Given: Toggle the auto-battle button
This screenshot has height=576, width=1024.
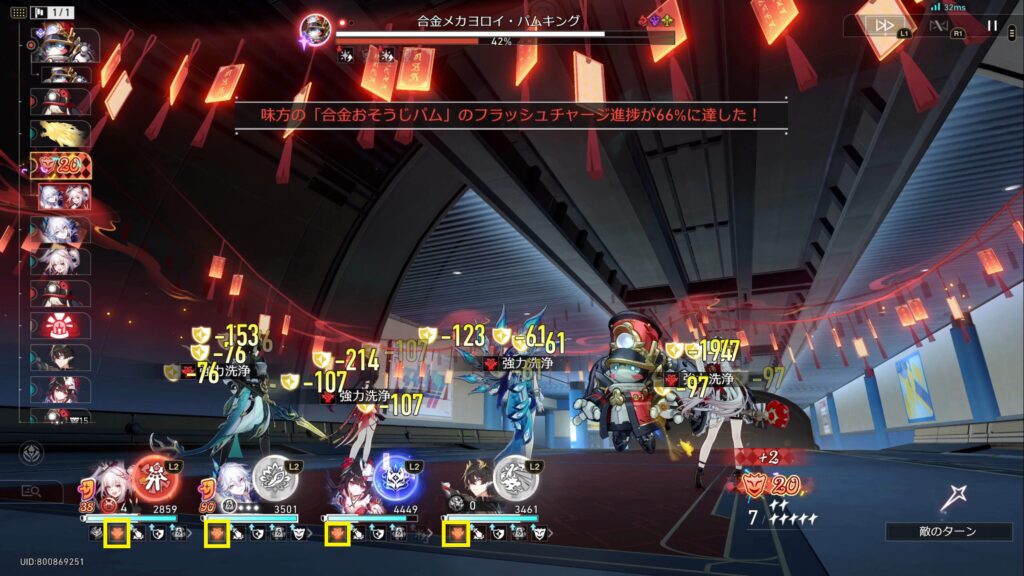Looking at the screenshot, I should [938, 26].
